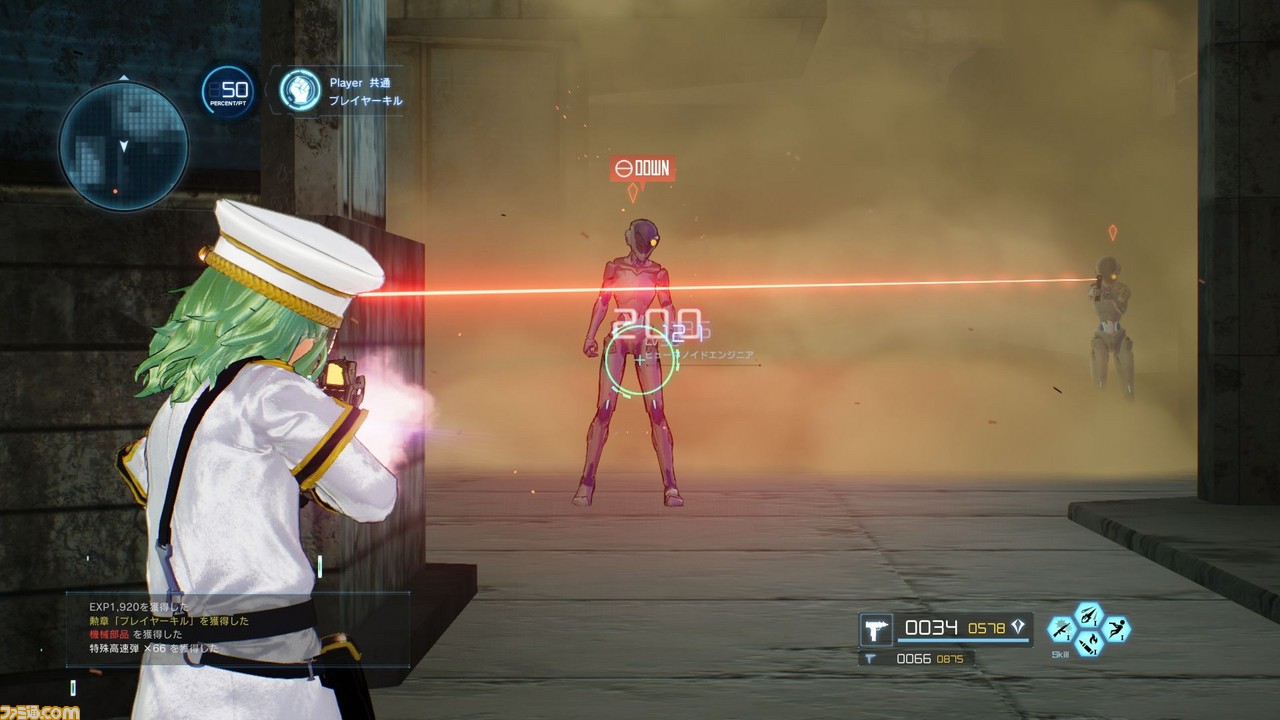Select the fist medal icon for プレイヤーキル
1280x720 pixels.
coord(299,90)
